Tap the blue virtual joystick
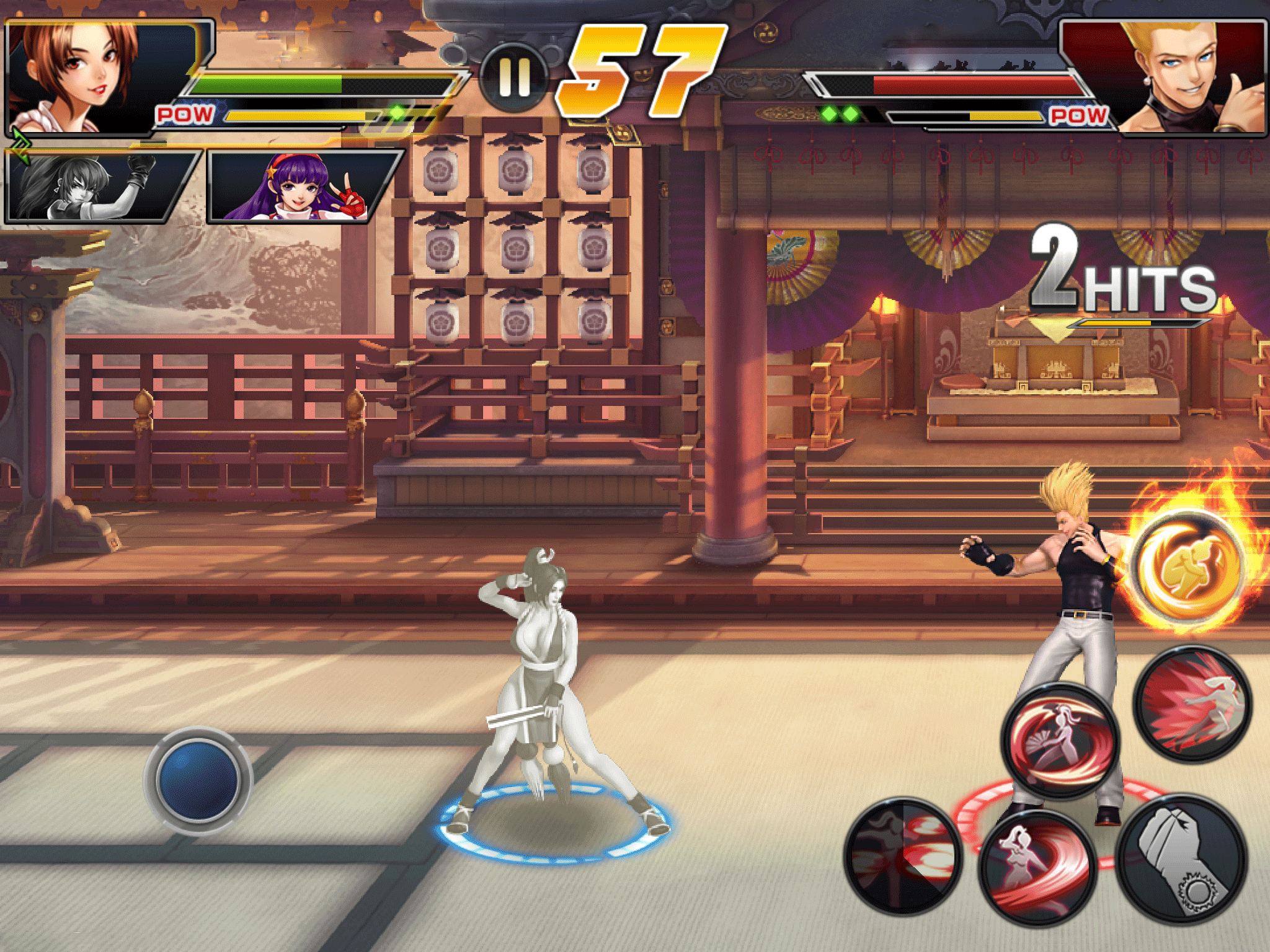This screenshot has width=1270, height=952. pyautogui.click(x=198, y=780)
